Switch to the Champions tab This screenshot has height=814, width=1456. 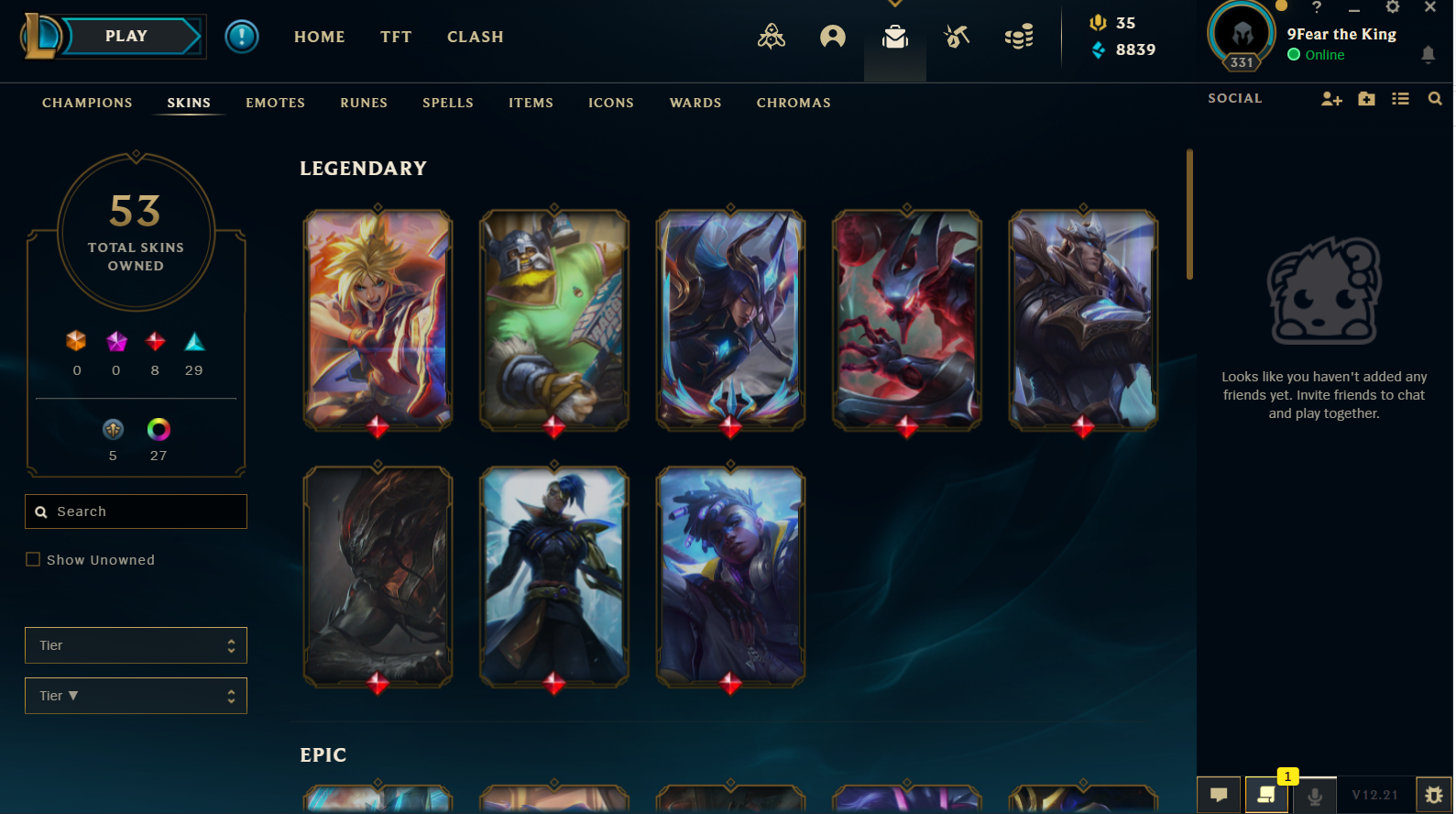click(87, 103)
